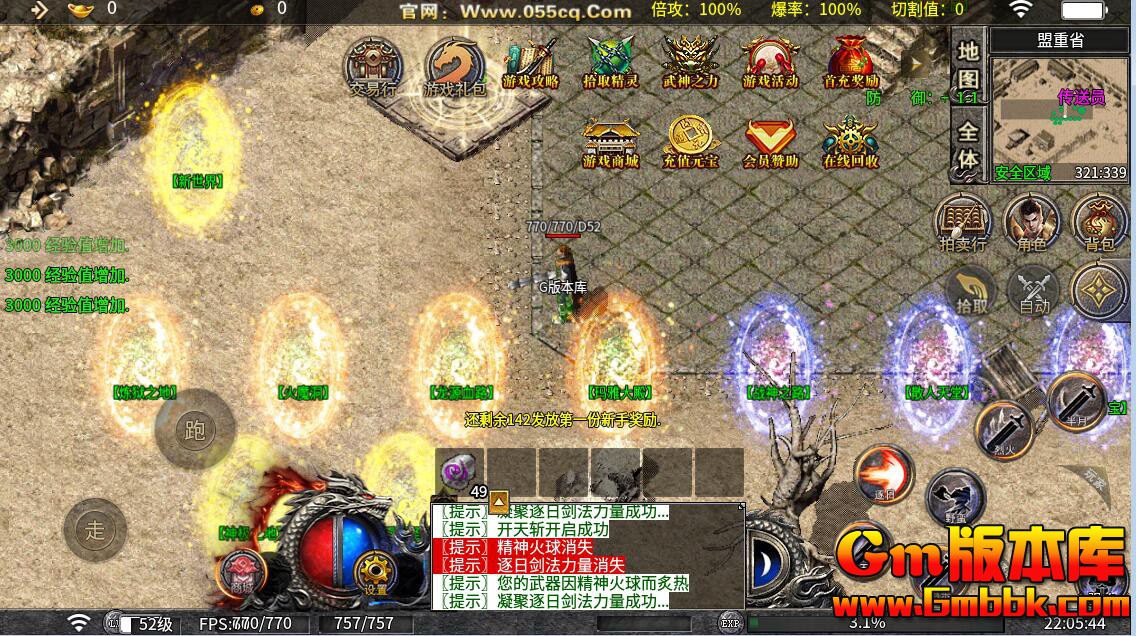Select the purple item in the quick slot
1136x636 pixels.
click(x=460, y=471)
